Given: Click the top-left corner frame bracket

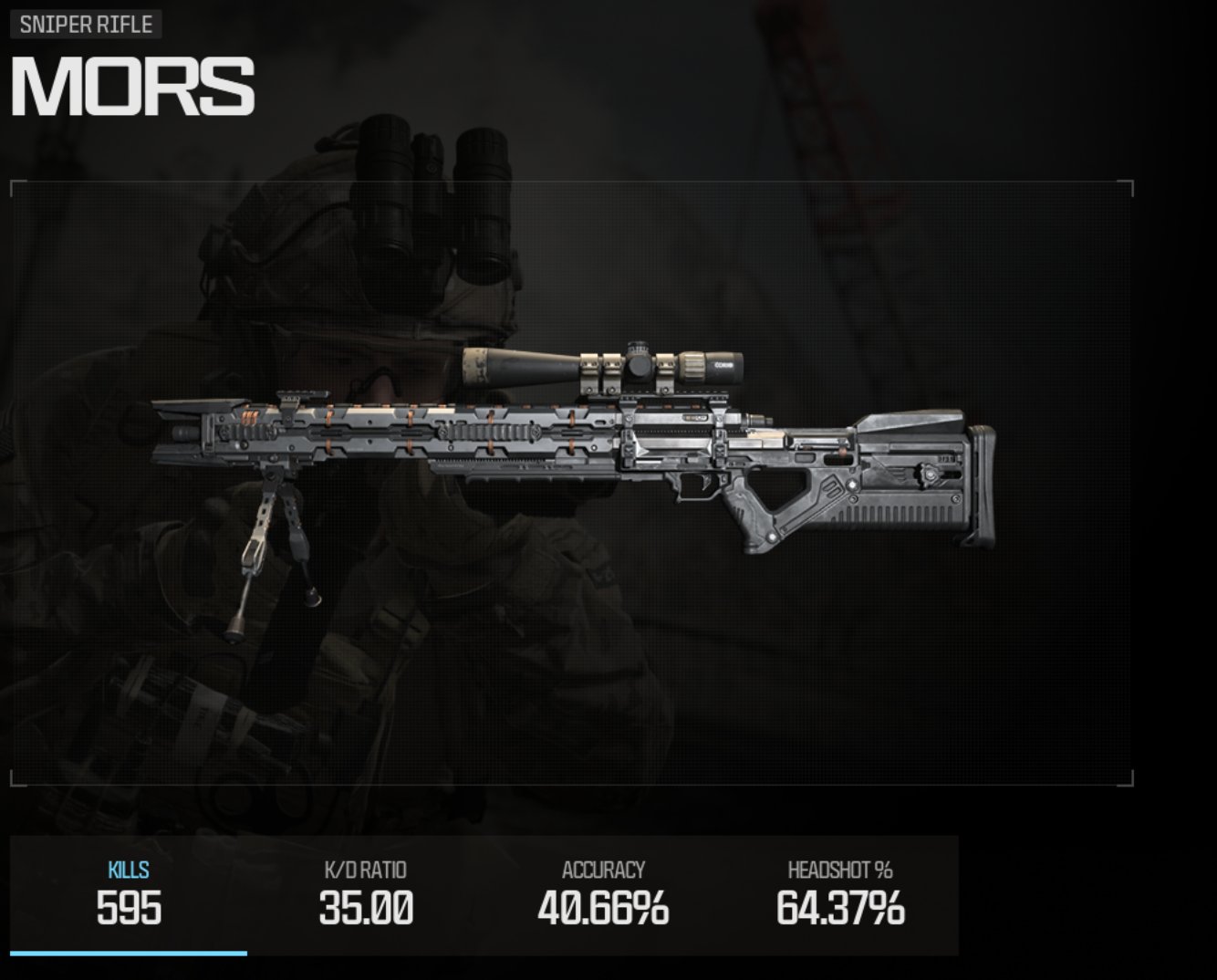Looking at the screenshot, I should click(15, 187).
